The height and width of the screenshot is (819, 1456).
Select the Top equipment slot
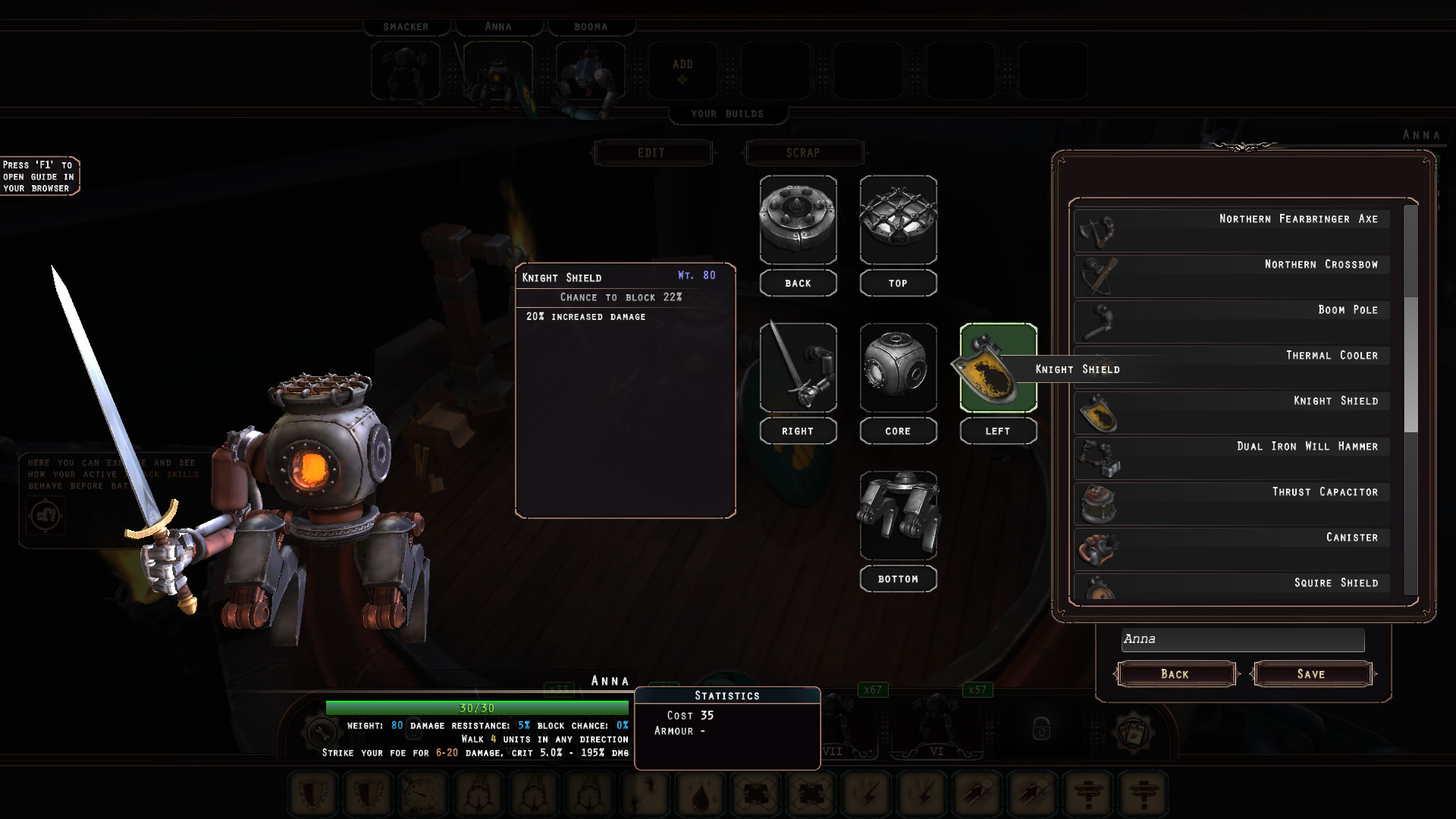point(898,220)
